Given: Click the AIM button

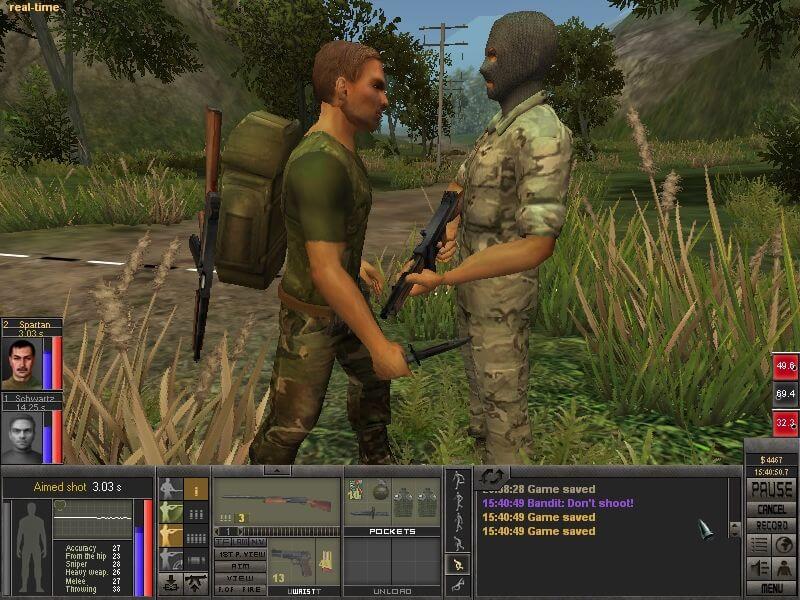Looking at the screenshot, I should 241,565.
